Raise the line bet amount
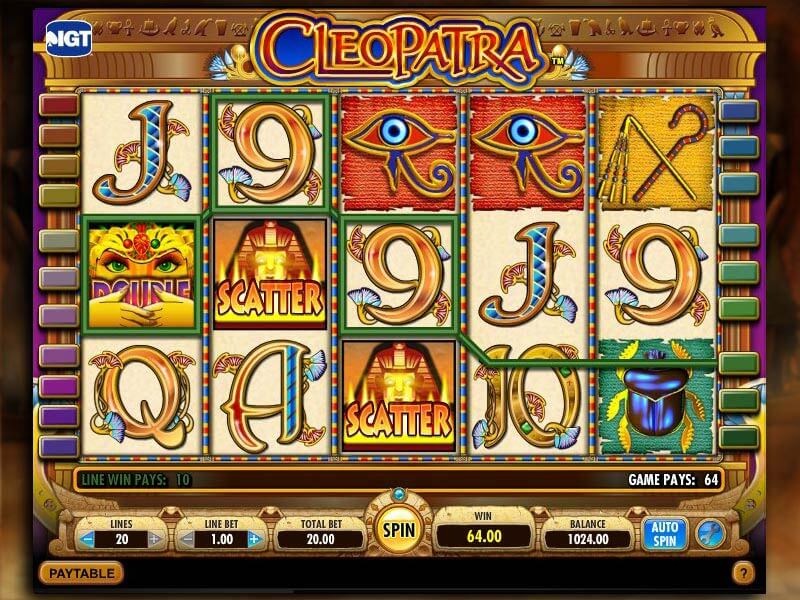 [x=253, y=539]
